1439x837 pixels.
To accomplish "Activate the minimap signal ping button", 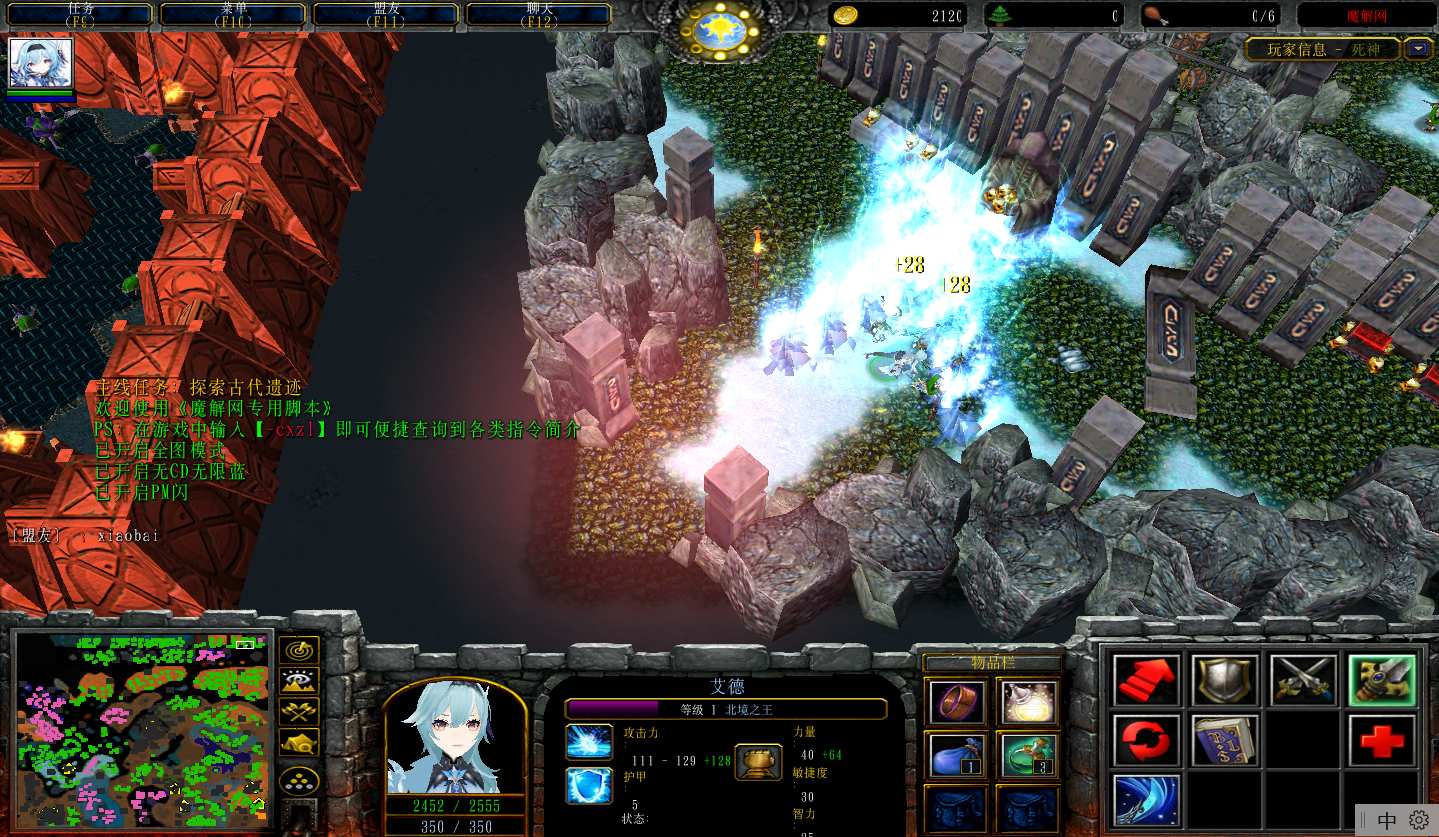I will [x=299, y=650].
